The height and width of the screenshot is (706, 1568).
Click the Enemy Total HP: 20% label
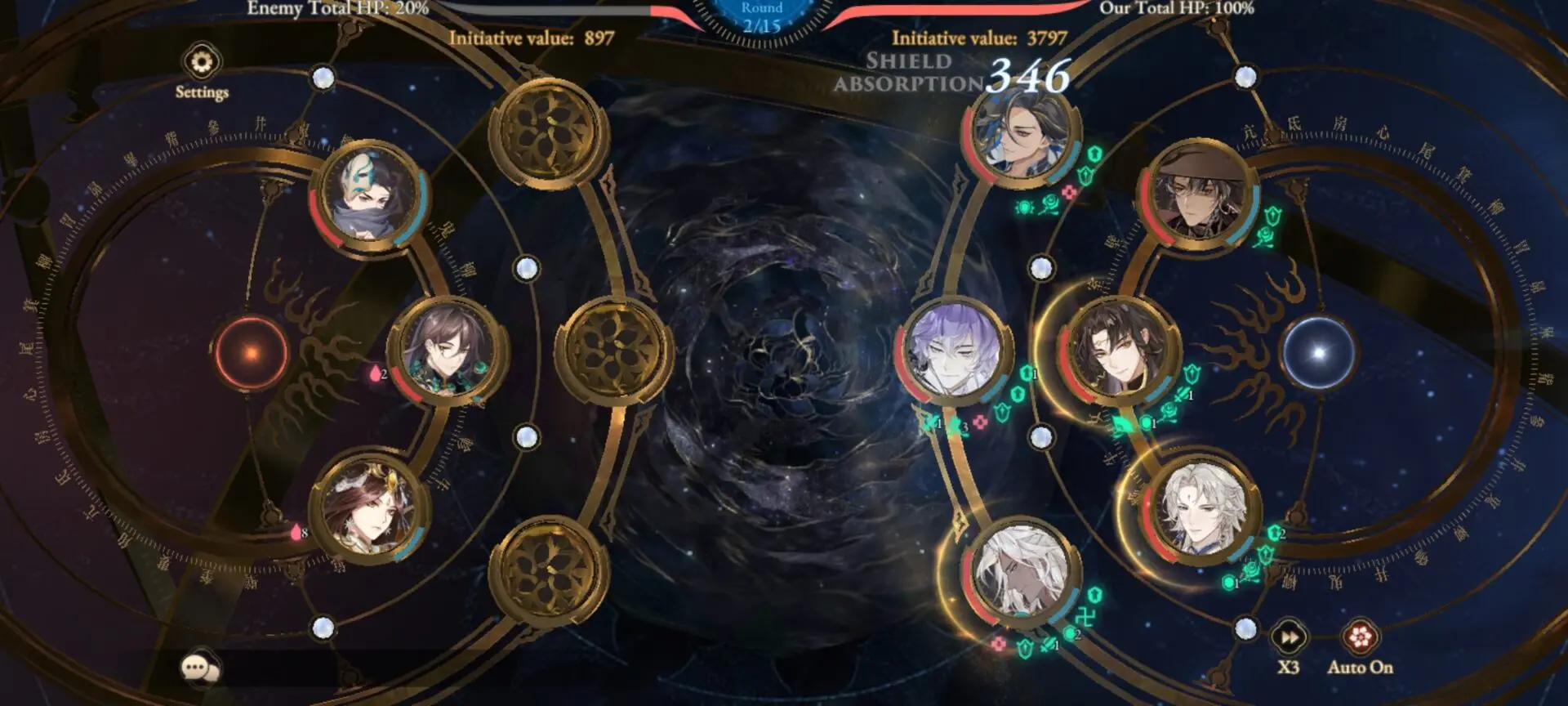click(337, 11)
